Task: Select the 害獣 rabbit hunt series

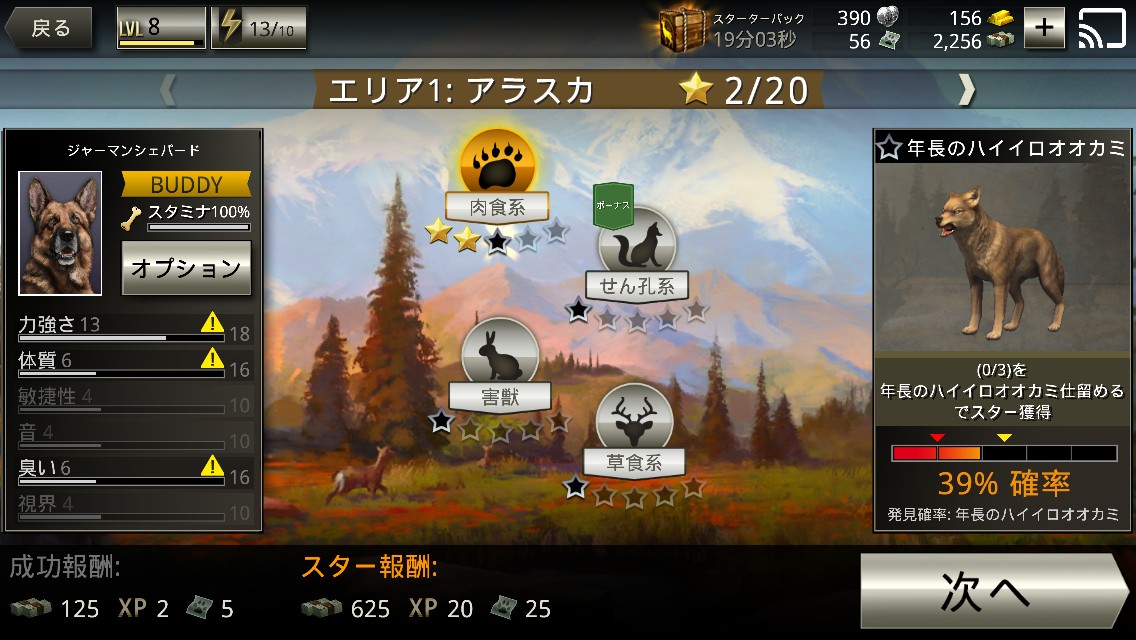Action: 499,356
